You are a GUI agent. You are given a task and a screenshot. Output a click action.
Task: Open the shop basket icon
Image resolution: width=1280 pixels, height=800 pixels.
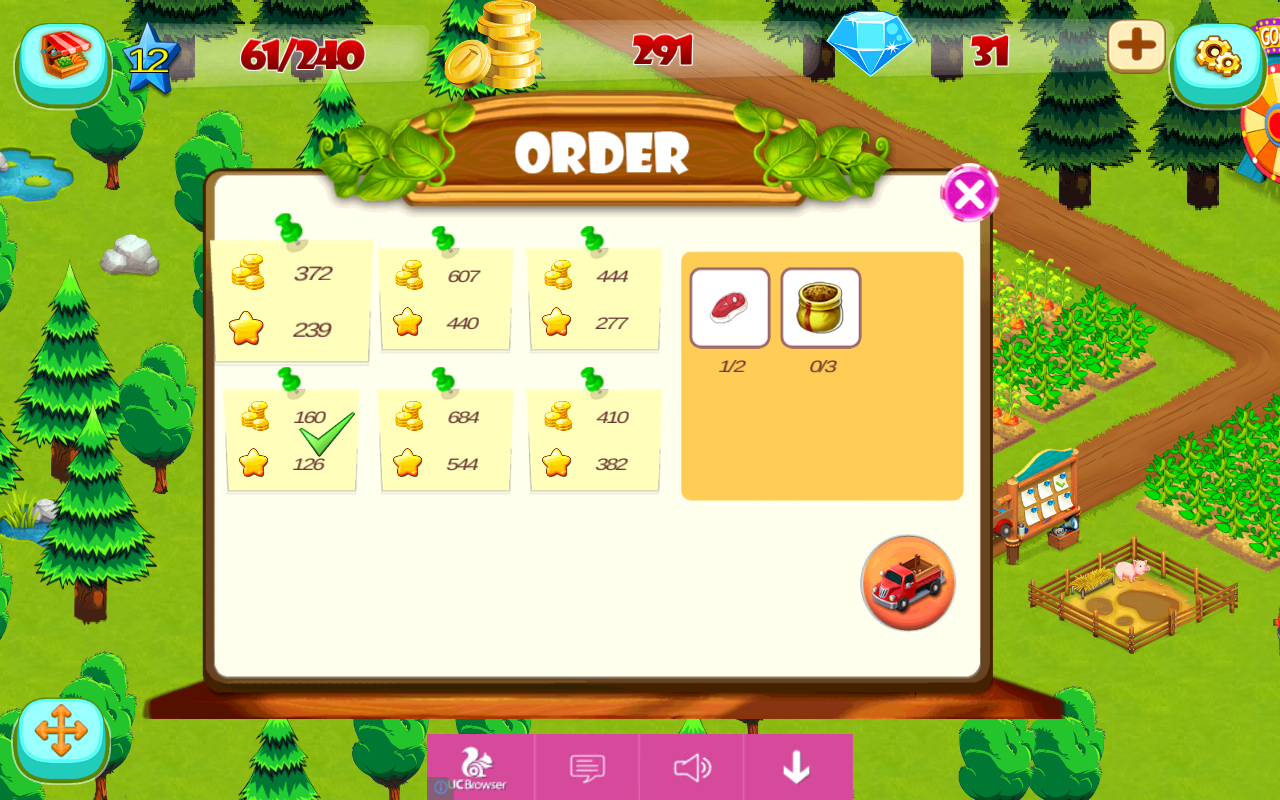62,62
